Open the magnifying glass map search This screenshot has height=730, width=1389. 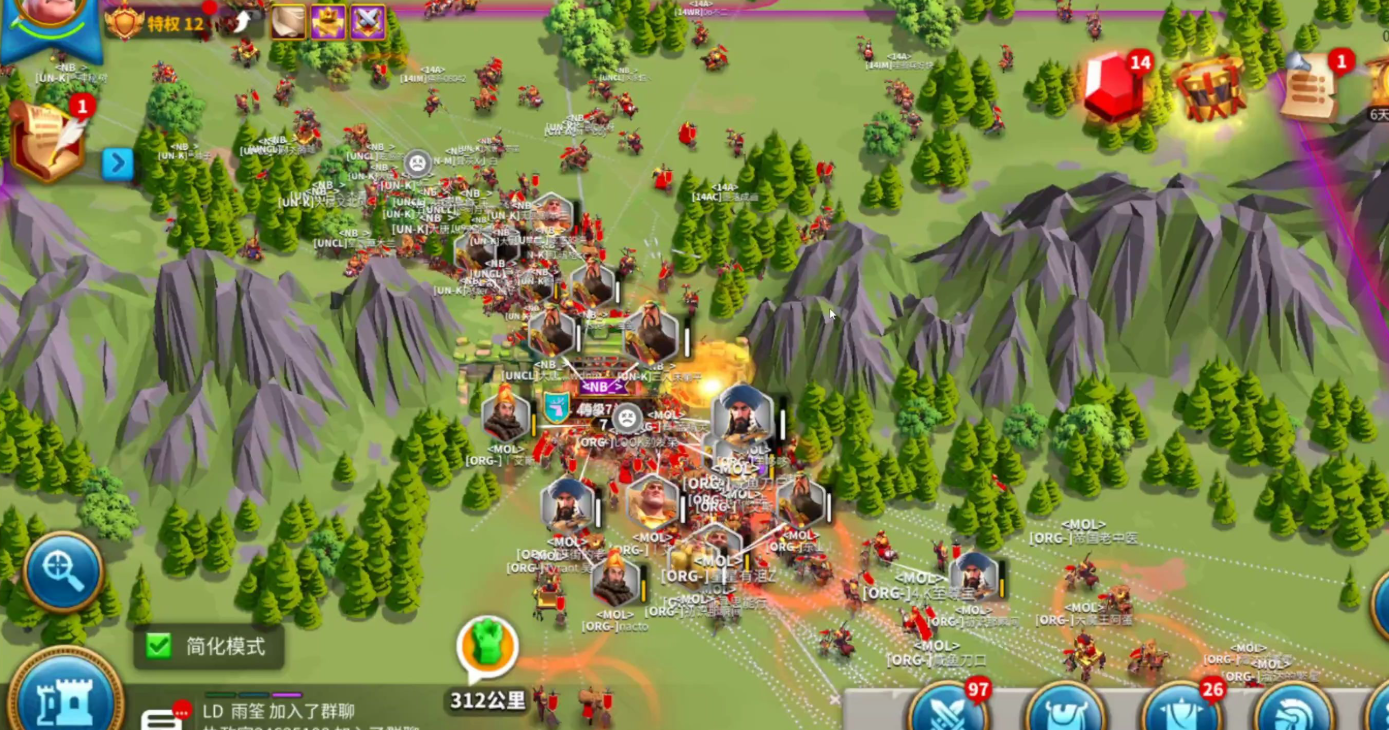click(x=63, y=572)
